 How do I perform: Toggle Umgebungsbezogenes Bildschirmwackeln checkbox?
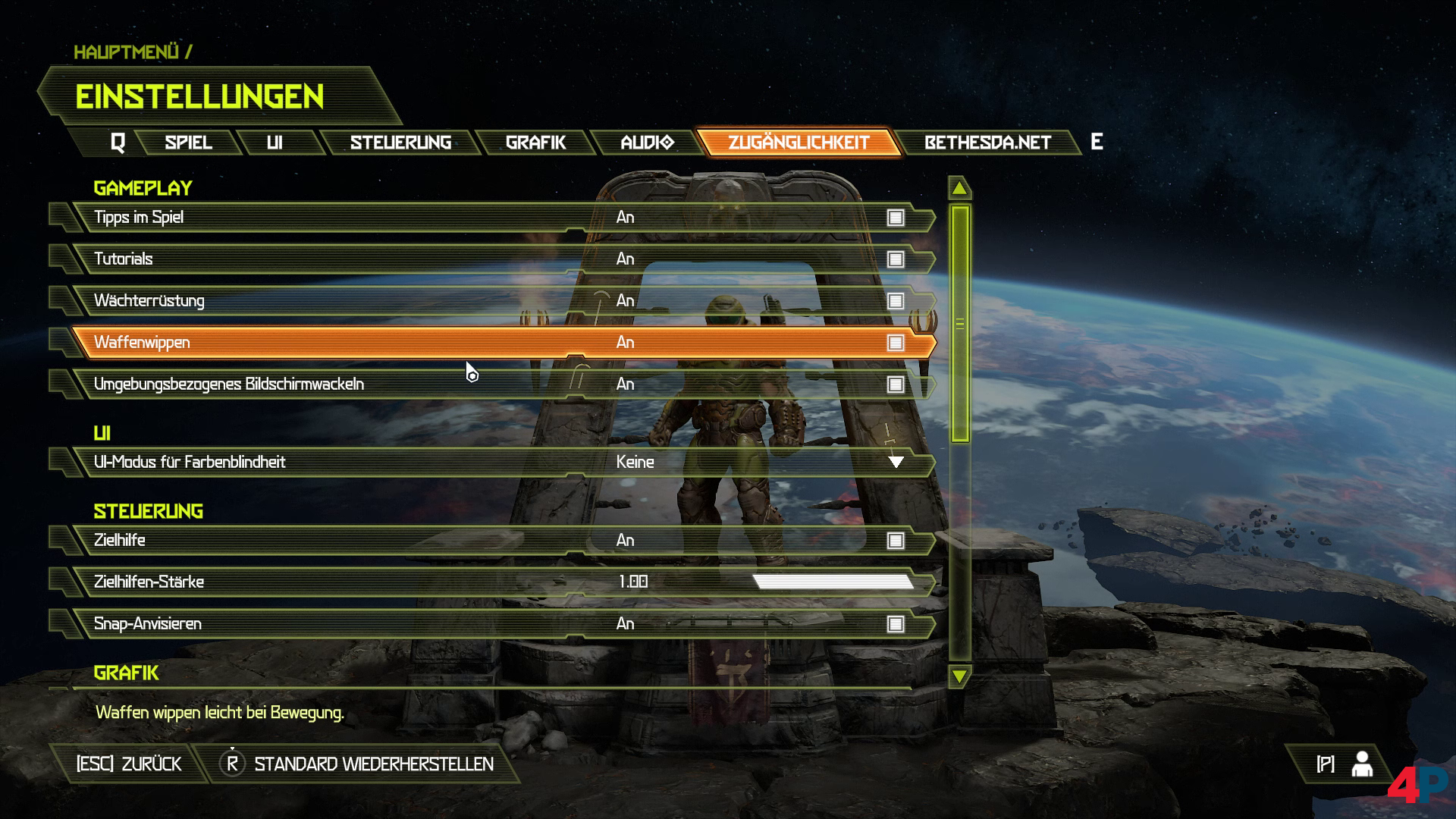click(896, 385)
